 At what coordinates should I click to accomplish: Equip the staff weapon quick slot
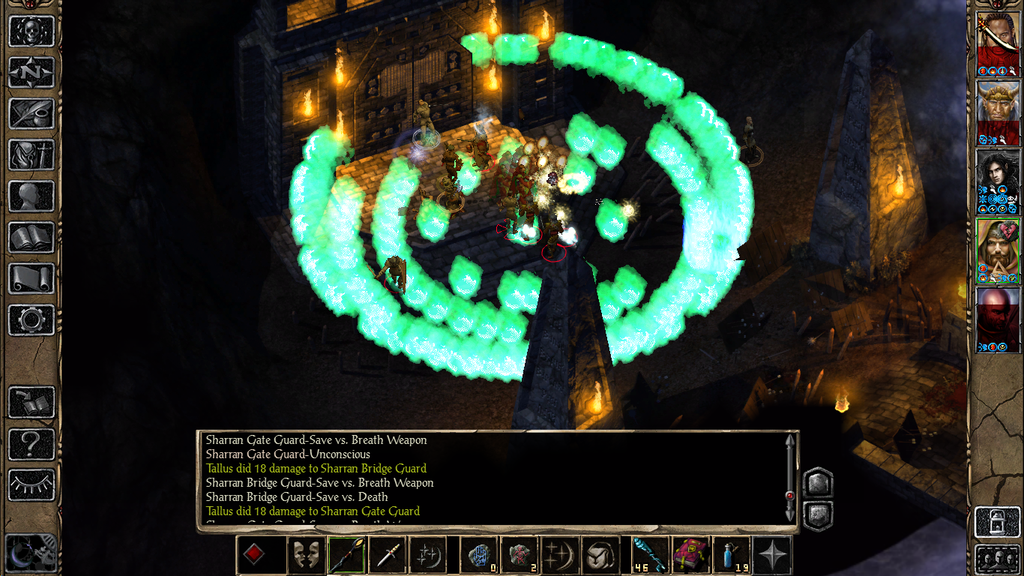coord(346,555)
